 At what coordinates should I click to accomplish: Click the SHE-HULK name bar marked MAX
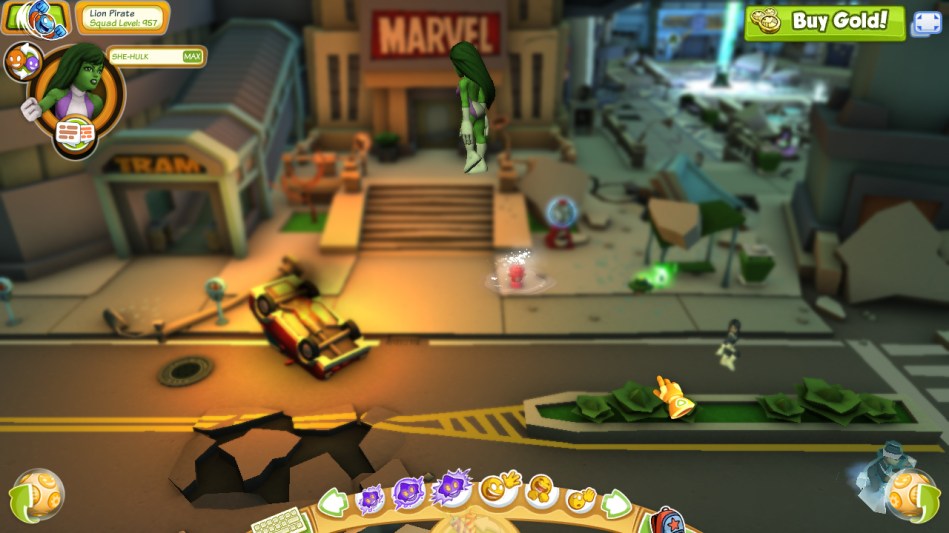point(156,57)
